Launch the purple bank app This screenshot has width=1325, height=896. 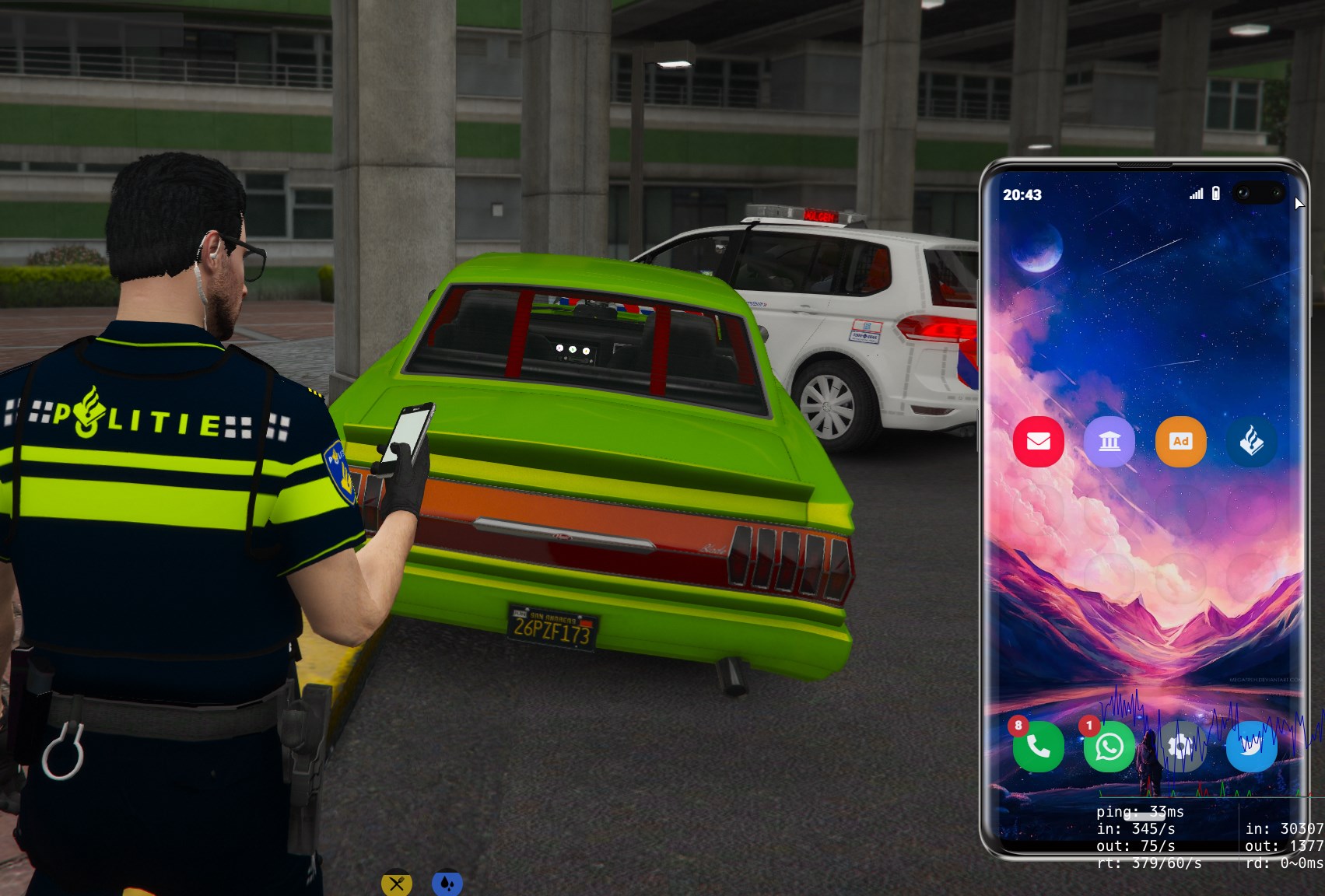[x=1109, y=442]
